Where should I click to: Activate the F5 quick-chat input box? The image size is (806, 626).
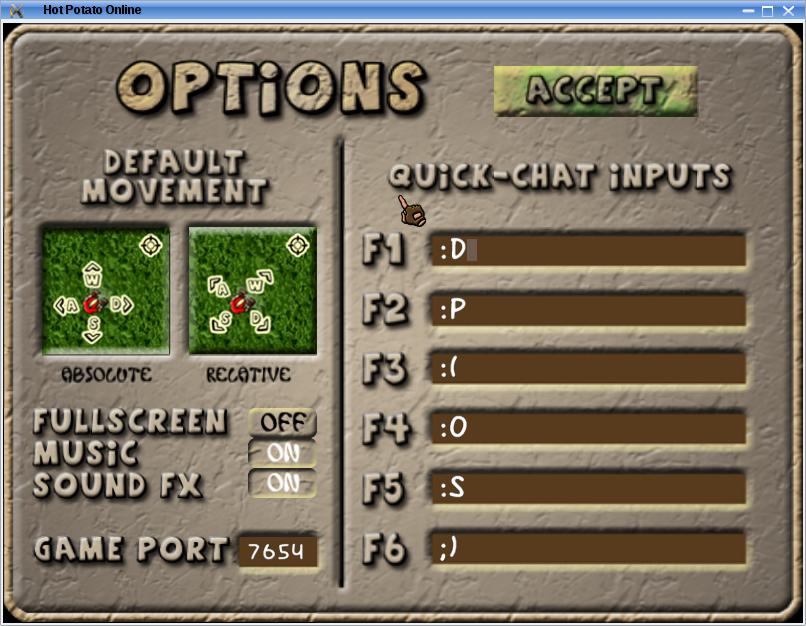[x=589, y=488]
